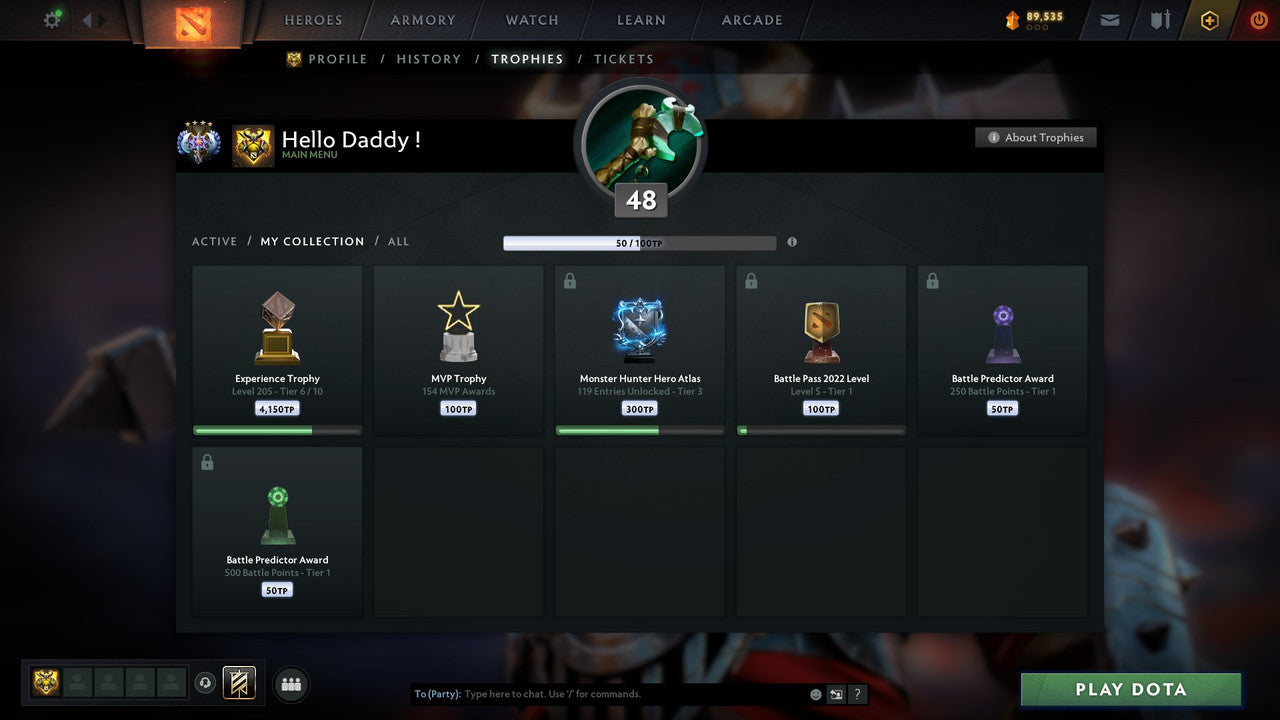1280x720 pixels.
Task: Select the ALL trophies filter
Action: 398,241
